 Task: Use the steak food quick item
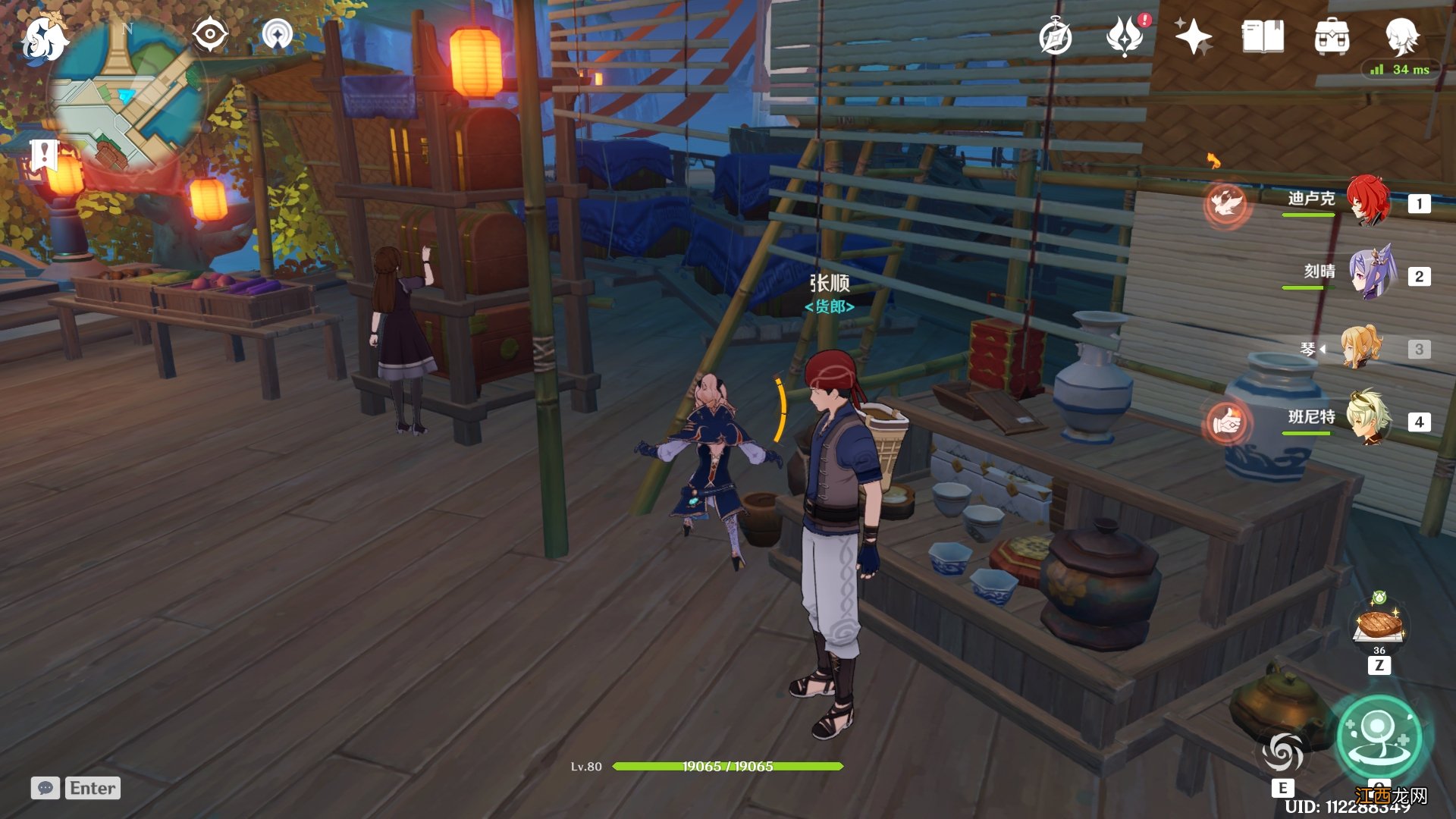[x=1379, y=625]
